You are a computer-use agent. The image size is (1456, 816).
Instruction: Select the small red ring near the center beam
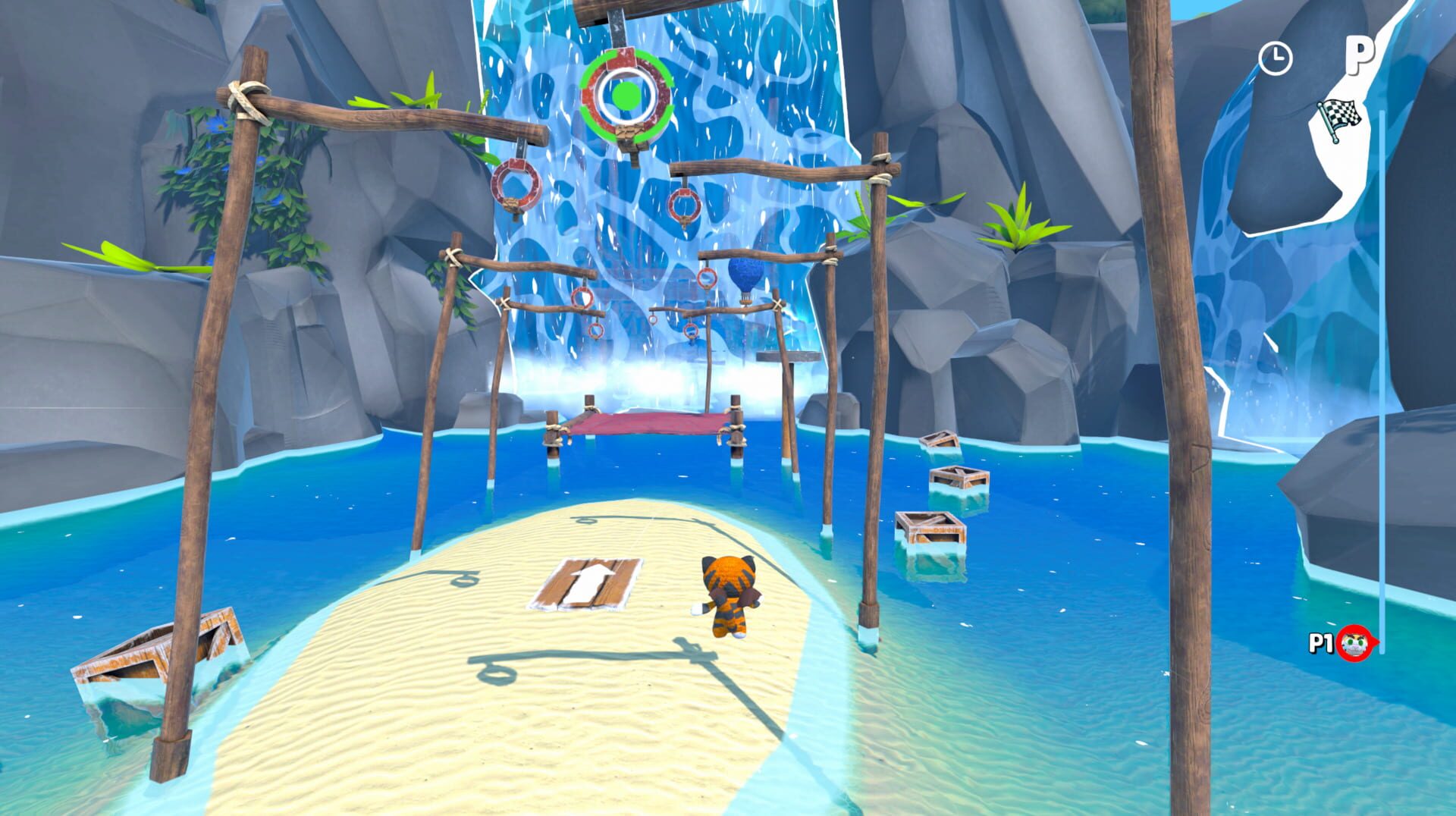[654, 320]
